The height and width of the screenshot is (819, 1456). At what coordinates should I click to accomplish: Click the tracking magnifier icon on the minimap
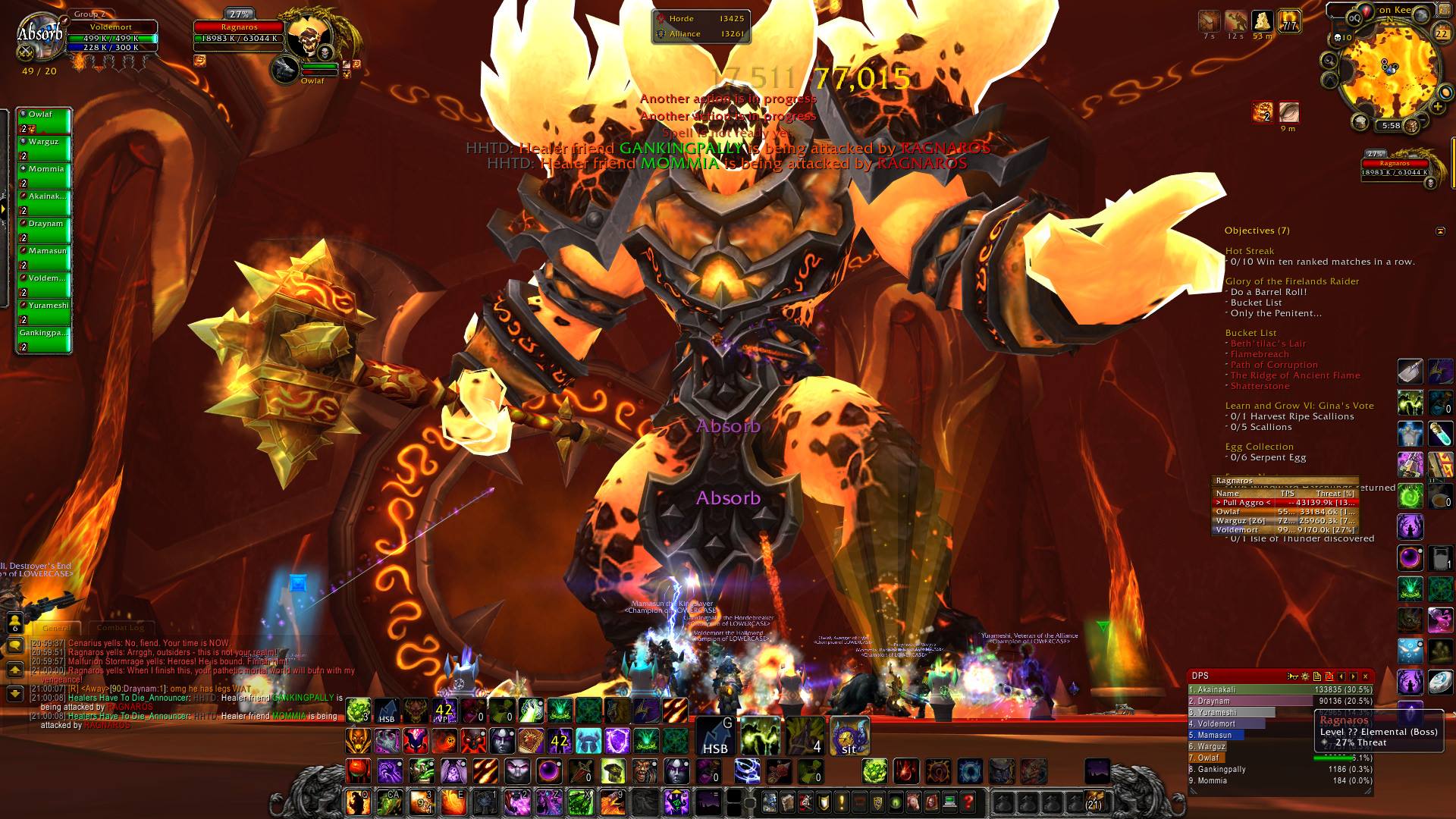(x=1329, y=61)
